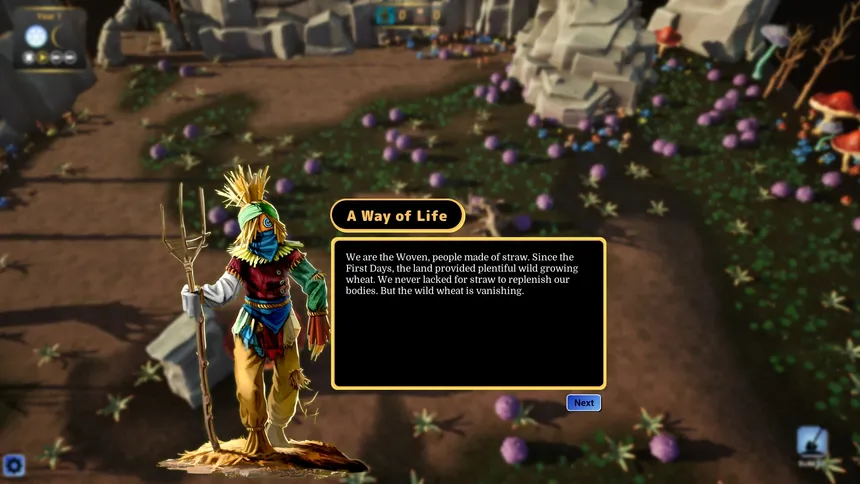This screenshot has height=484, width=860.
Task: Continue the dialogue with the Next button
Action: point(584,403)
